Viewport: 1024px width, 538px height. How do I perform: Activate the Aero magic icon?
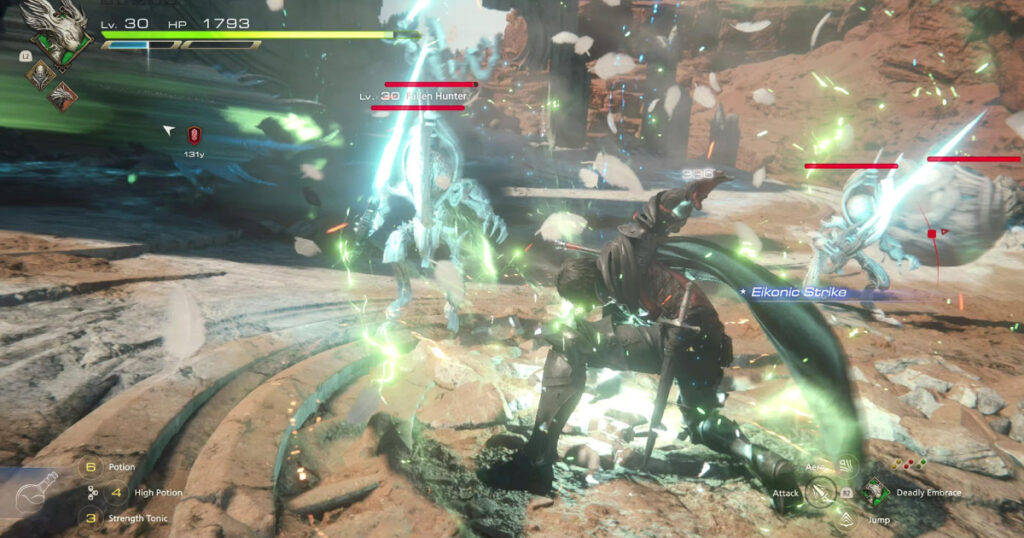[847, 466]
